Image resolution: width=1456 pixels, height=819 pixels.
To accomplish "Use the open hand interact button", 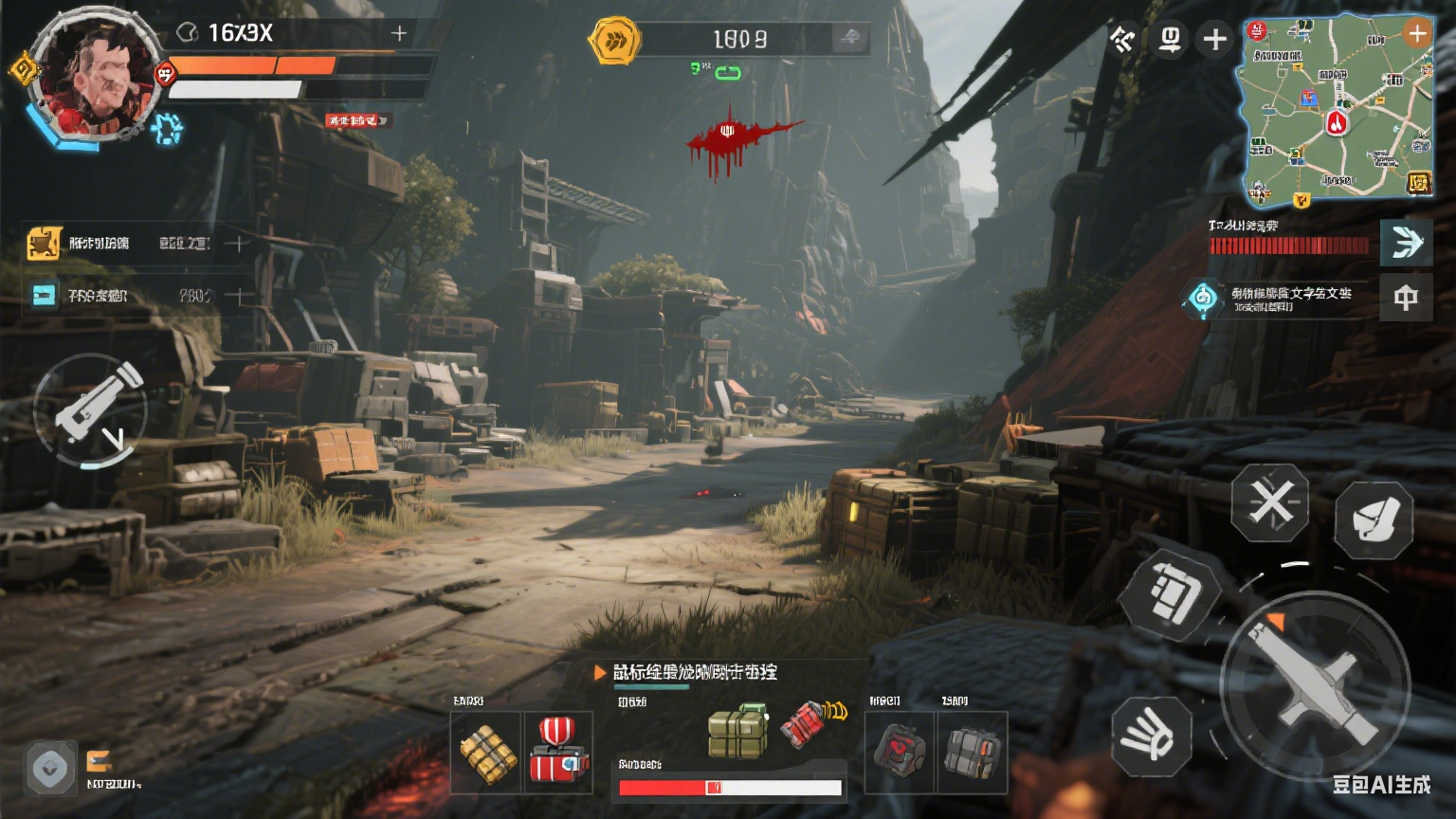I will 1151,736.
